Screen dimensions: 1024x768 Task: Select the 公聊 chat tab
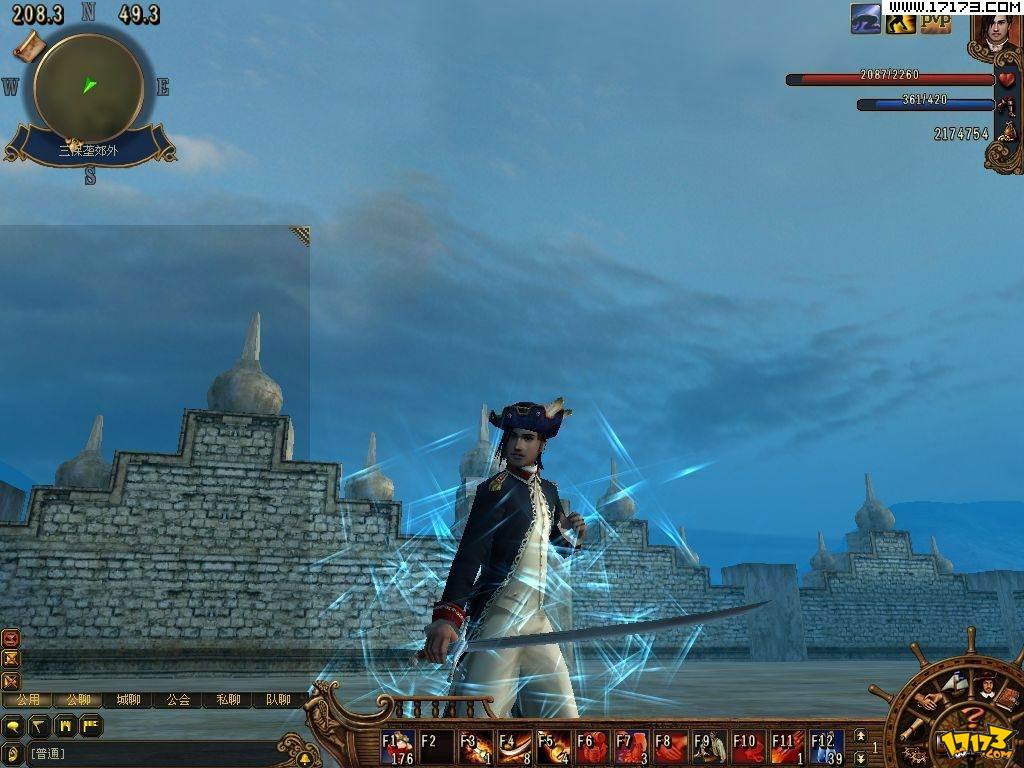pos(78,700)
